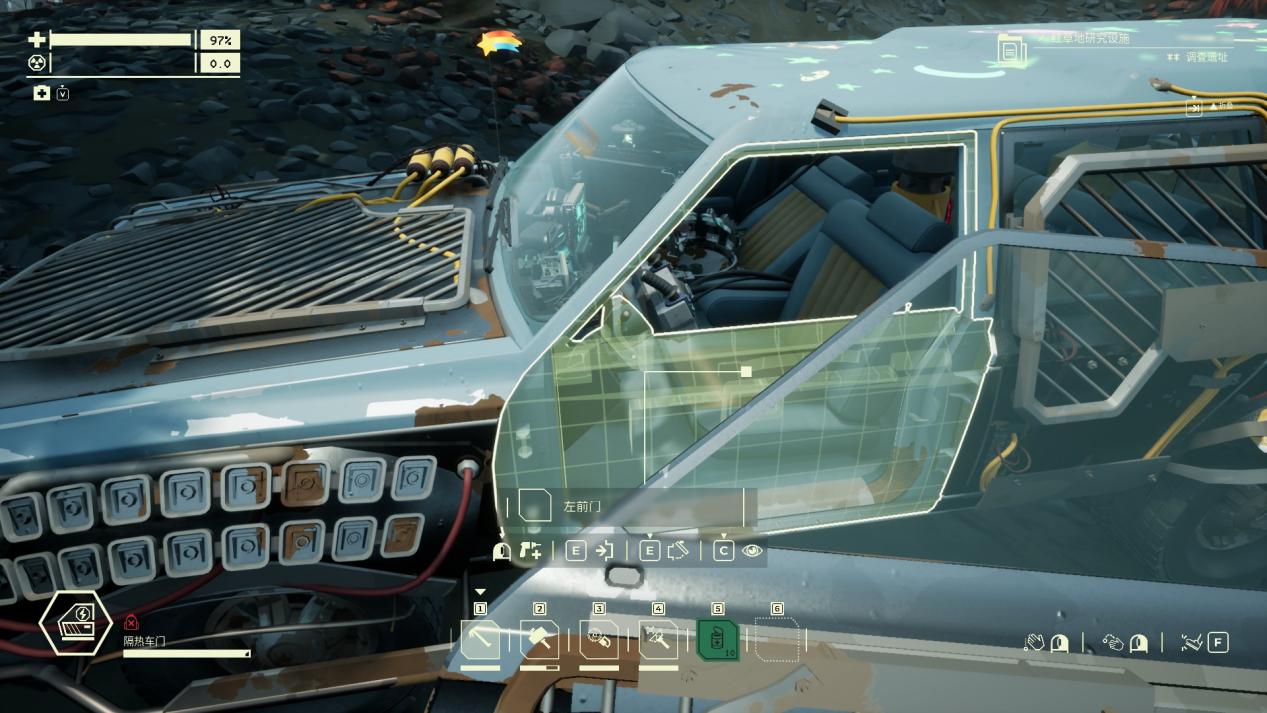Open the quest log document icon
Screen dimensions: 1267x713
1011,48
